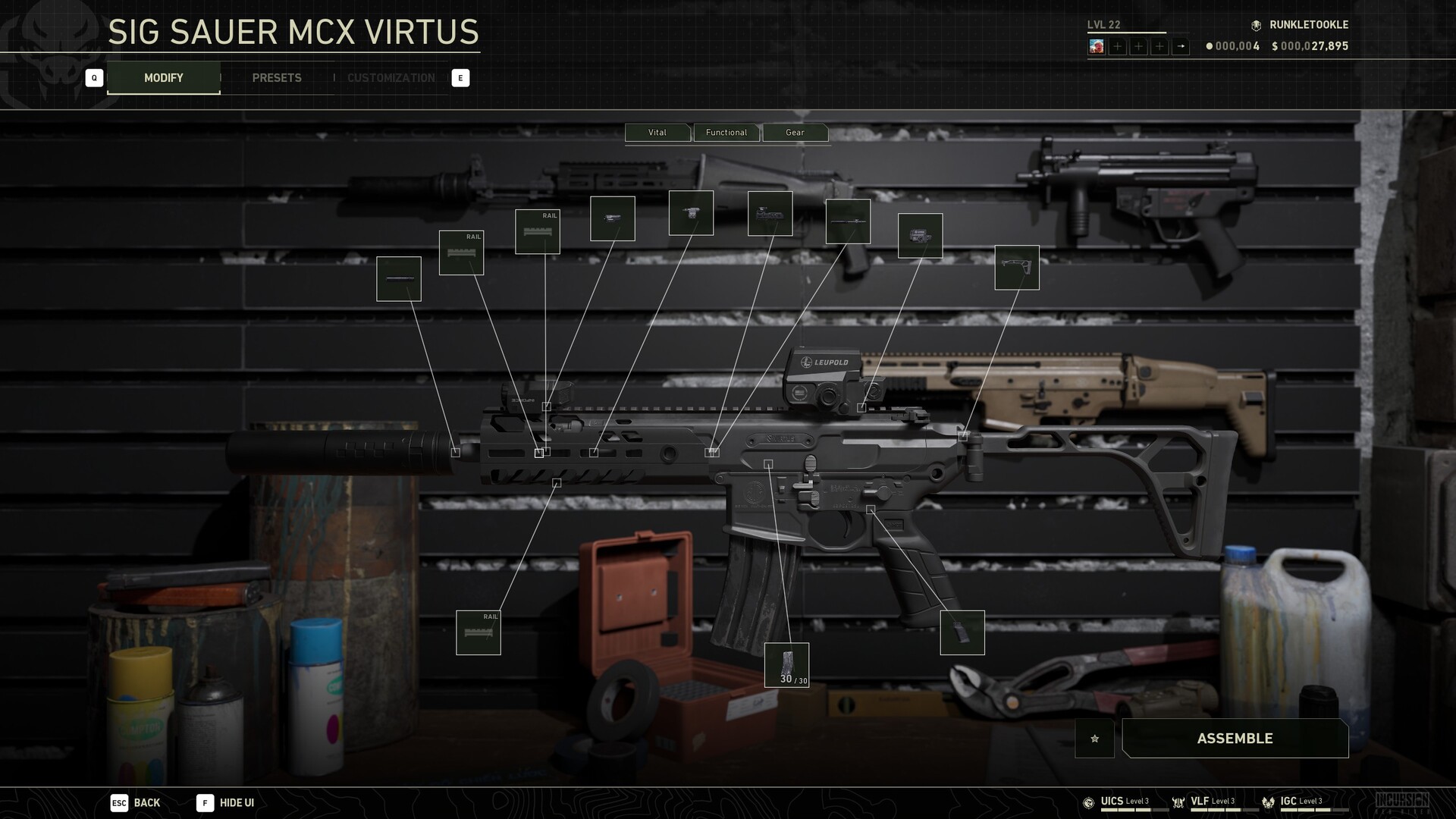Select the underbarrel RAIL slot
The height and width of the screenshot is (819, 1456).
(x=479, y=632)
